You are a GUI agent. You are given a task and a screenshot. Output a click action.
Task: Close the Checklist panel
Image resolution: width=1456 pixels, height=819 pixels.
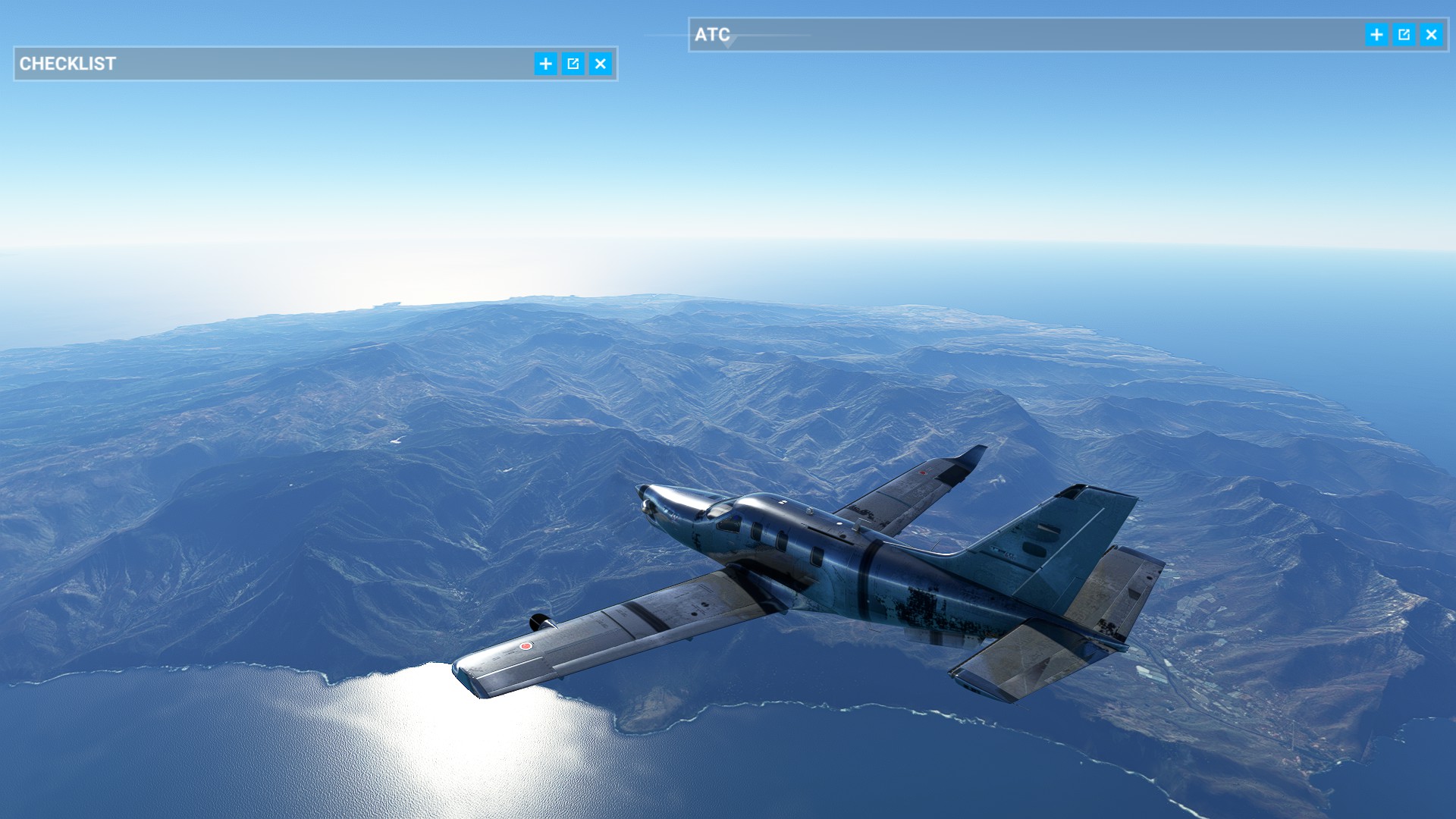pyautogui.click(x=601, y=64)
